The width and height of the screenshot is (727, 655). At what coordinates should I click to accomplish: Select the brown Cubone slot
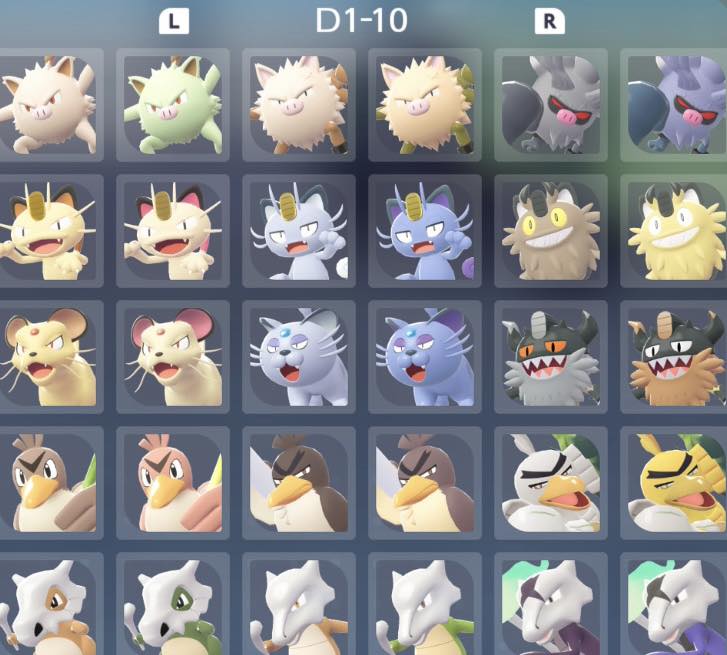point(50,605)
